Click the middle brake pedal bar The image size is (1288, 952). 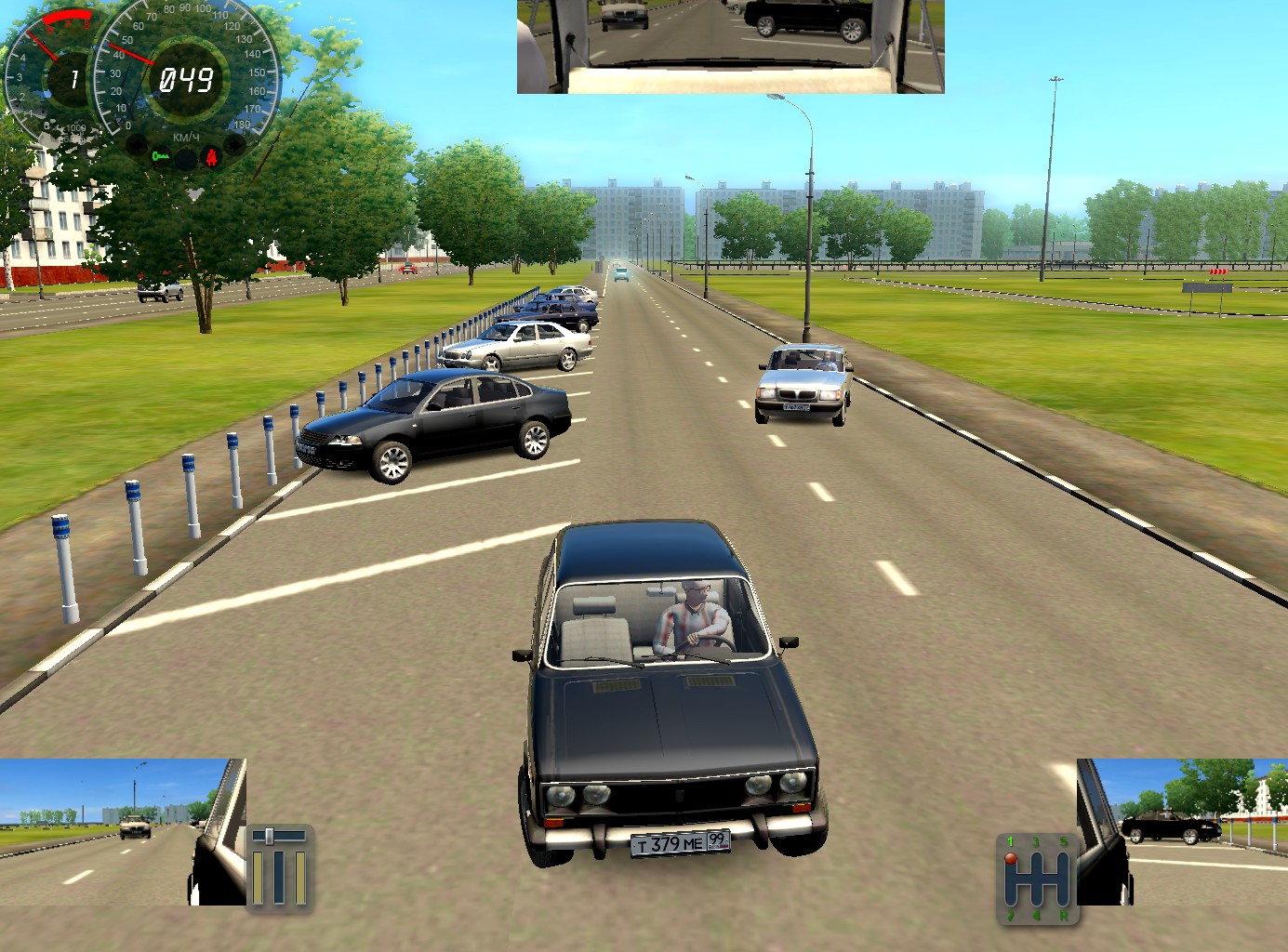tap(278, 877)
